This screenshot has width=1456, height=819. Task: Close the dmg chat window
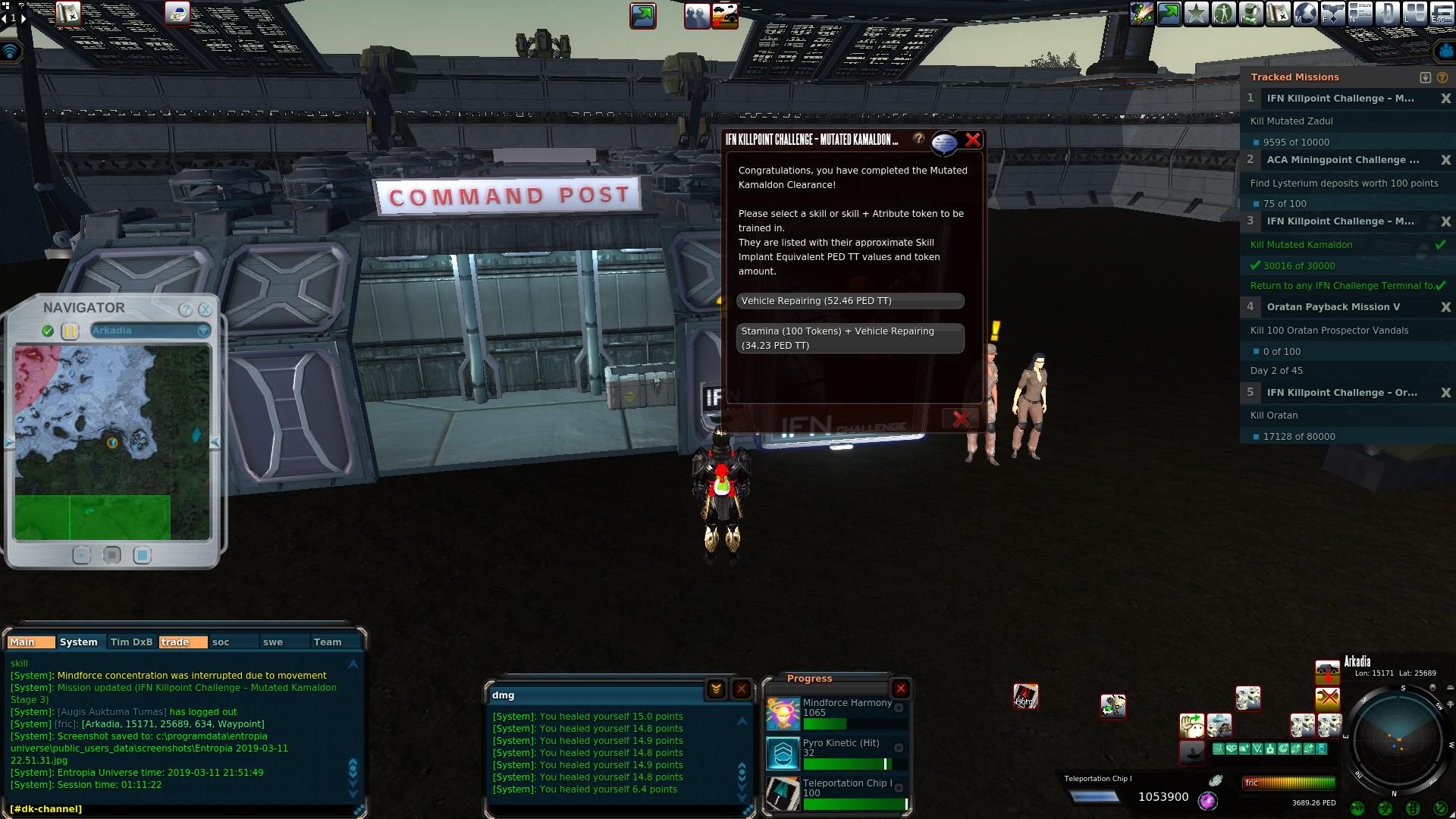point(741,689)
